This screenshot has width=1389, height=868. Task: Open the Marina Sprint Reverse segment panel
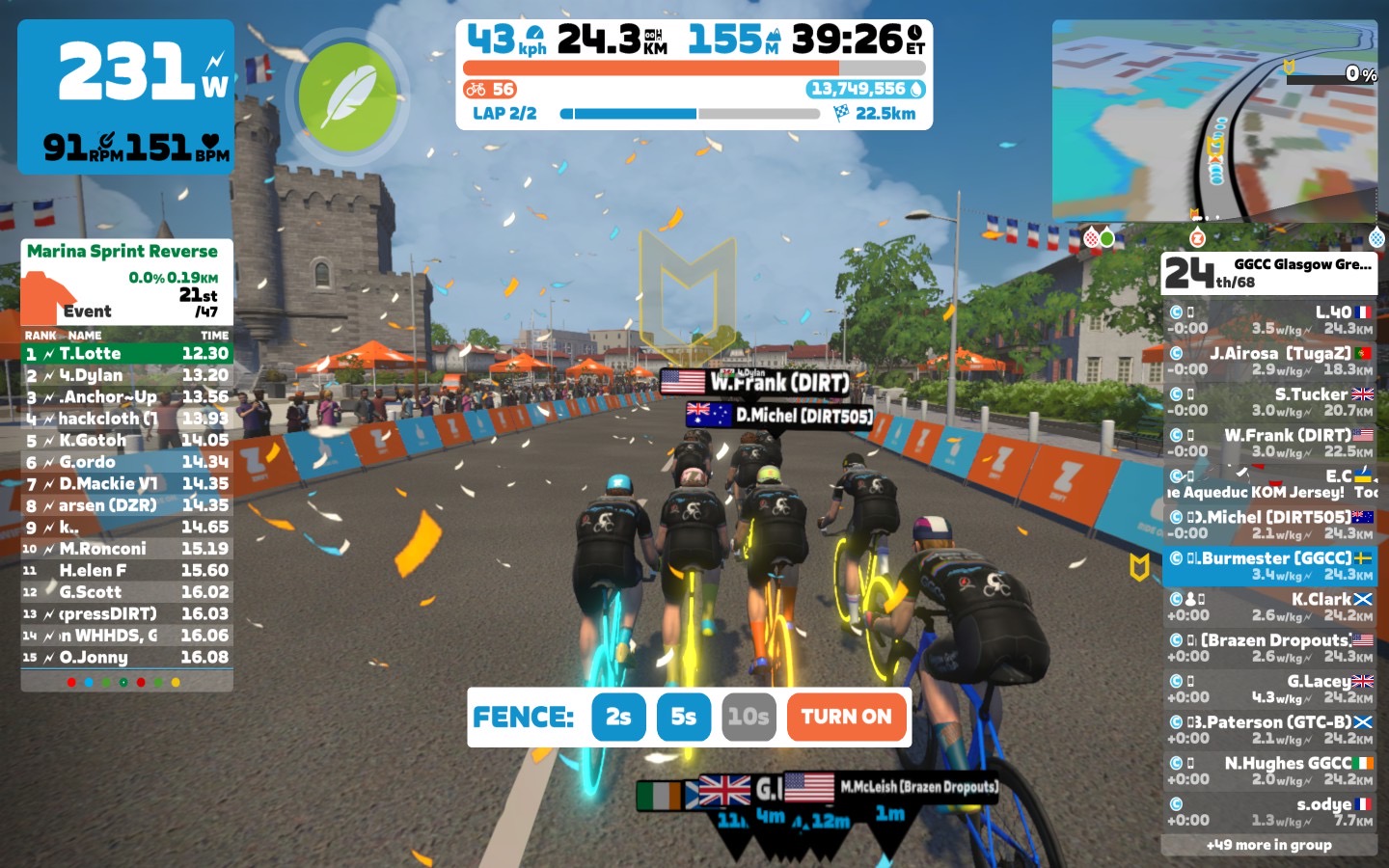tap(127, 281)
